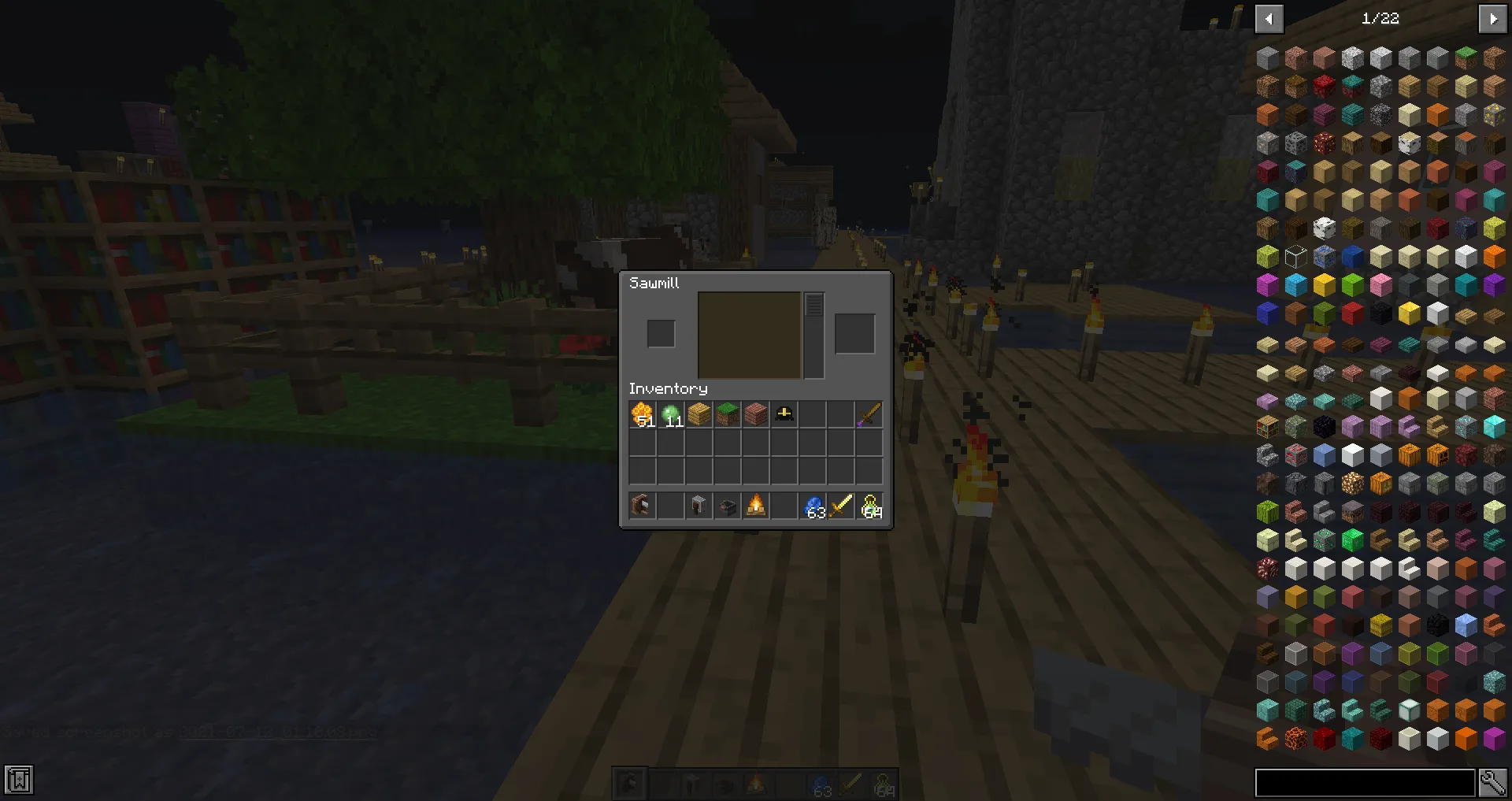This screenshot has width=1512, height=801.
Task: Pick up the lapis lazuli stack of 63
Action: 812,506
